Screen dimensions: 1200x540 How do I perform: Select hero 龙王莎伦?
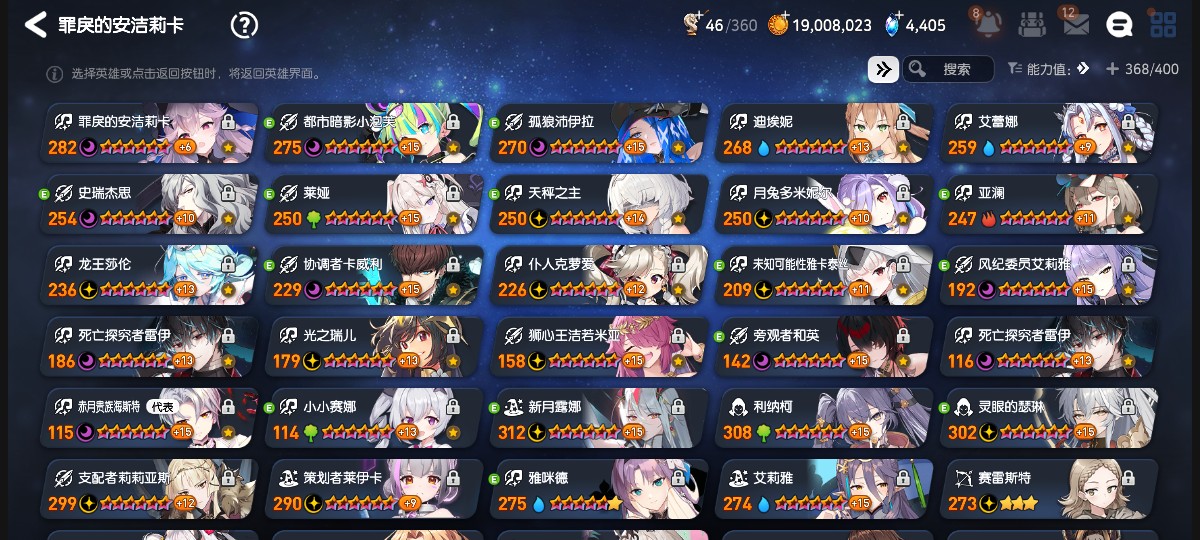[150, 276]
